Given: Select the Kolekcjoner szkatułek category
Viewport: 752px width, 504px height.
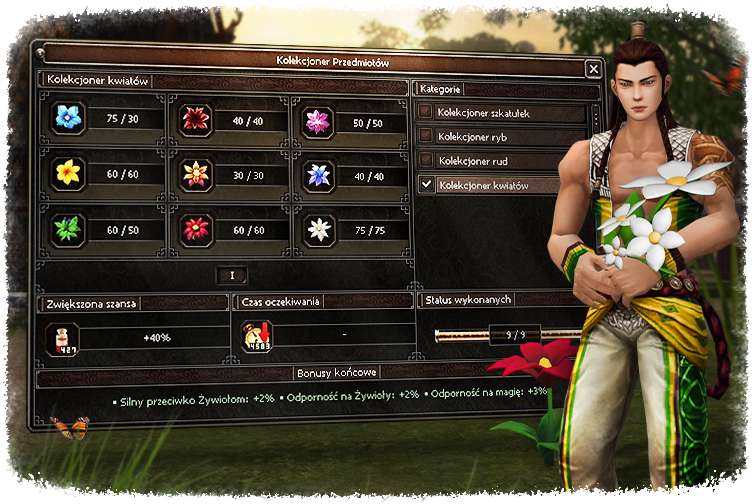Looking at the screenshot, I should point(426,113).
